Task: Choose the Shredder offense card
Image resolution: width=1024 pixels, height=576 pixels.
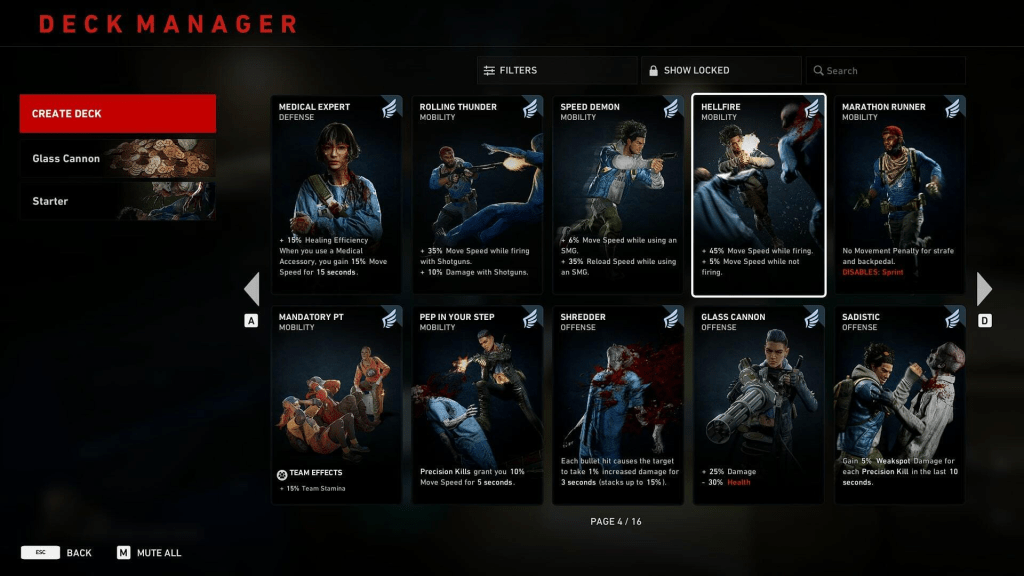Action: pos(618,405)
